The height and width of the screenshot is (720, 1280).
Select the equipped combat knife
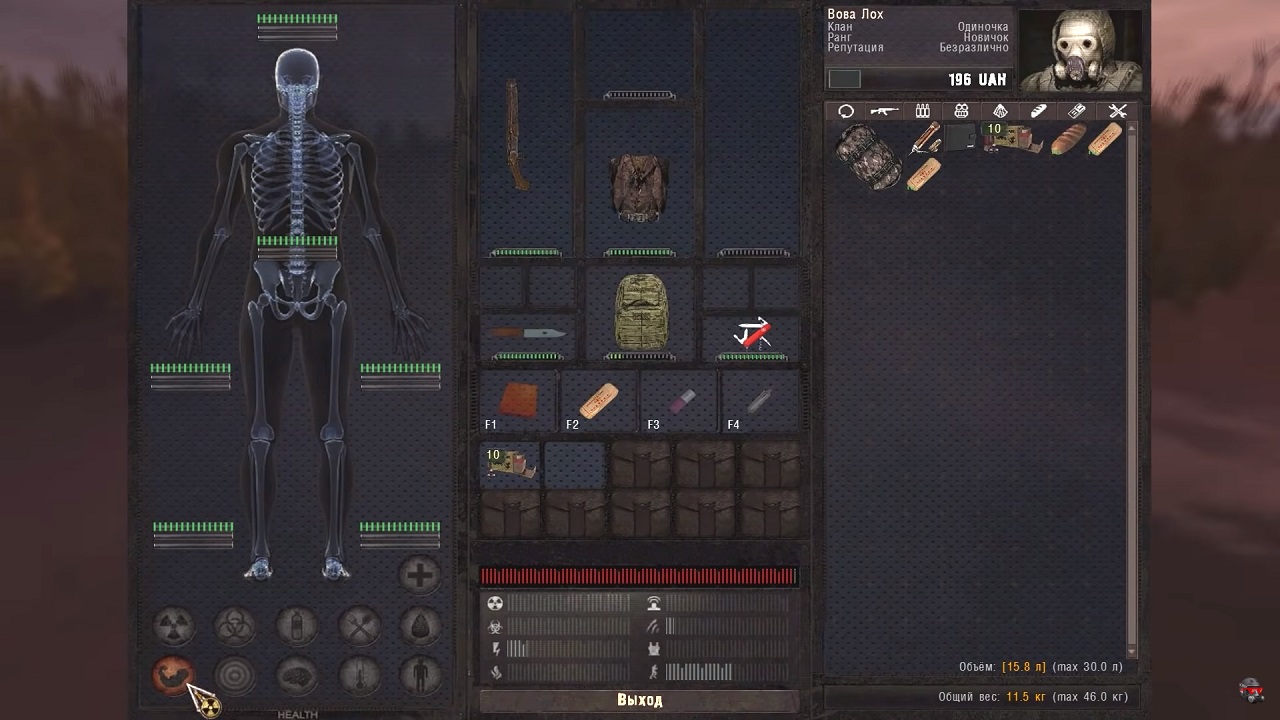(x=528, y=334)
